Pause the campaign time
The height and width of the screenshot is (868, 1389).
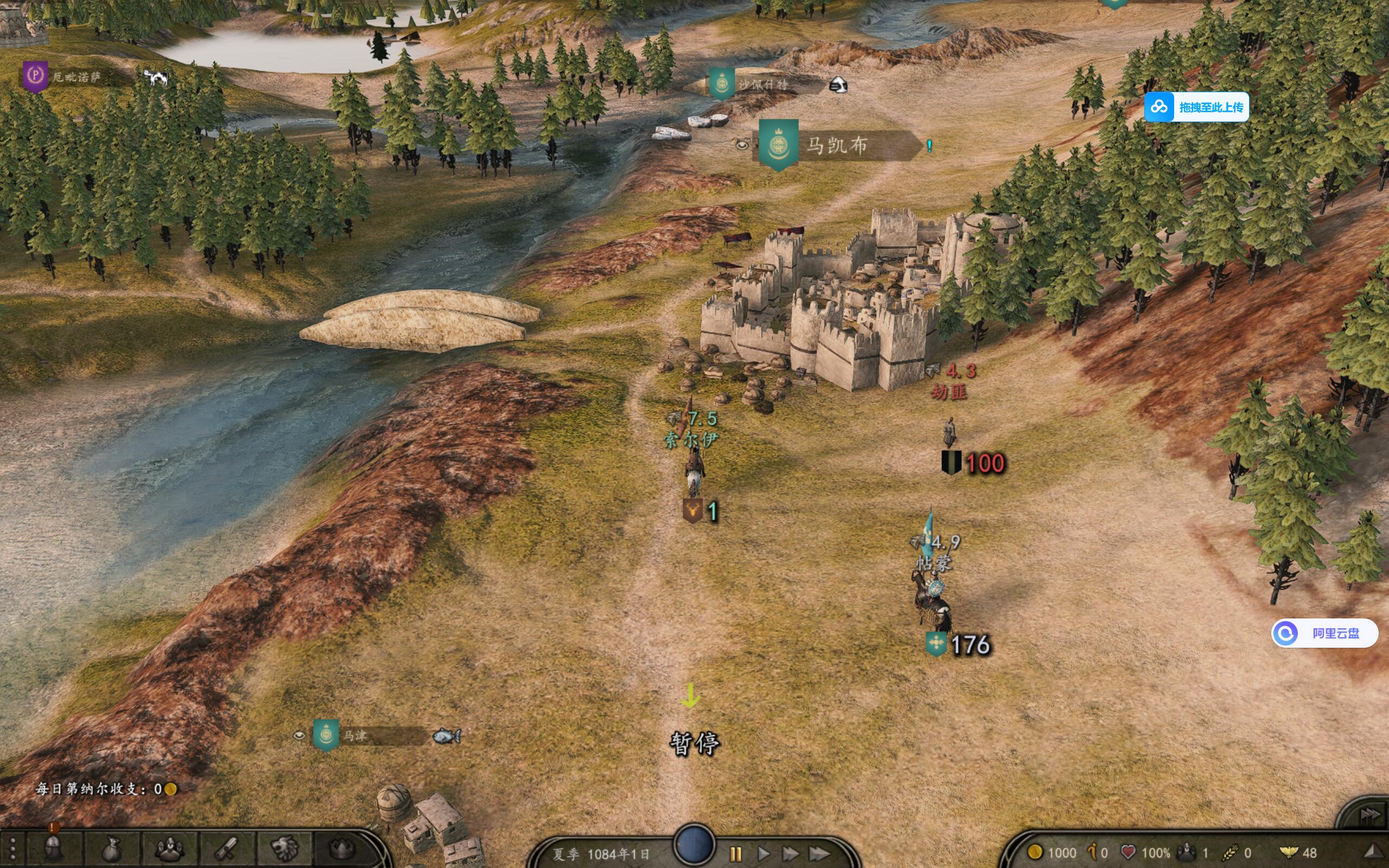click(735, 854)
